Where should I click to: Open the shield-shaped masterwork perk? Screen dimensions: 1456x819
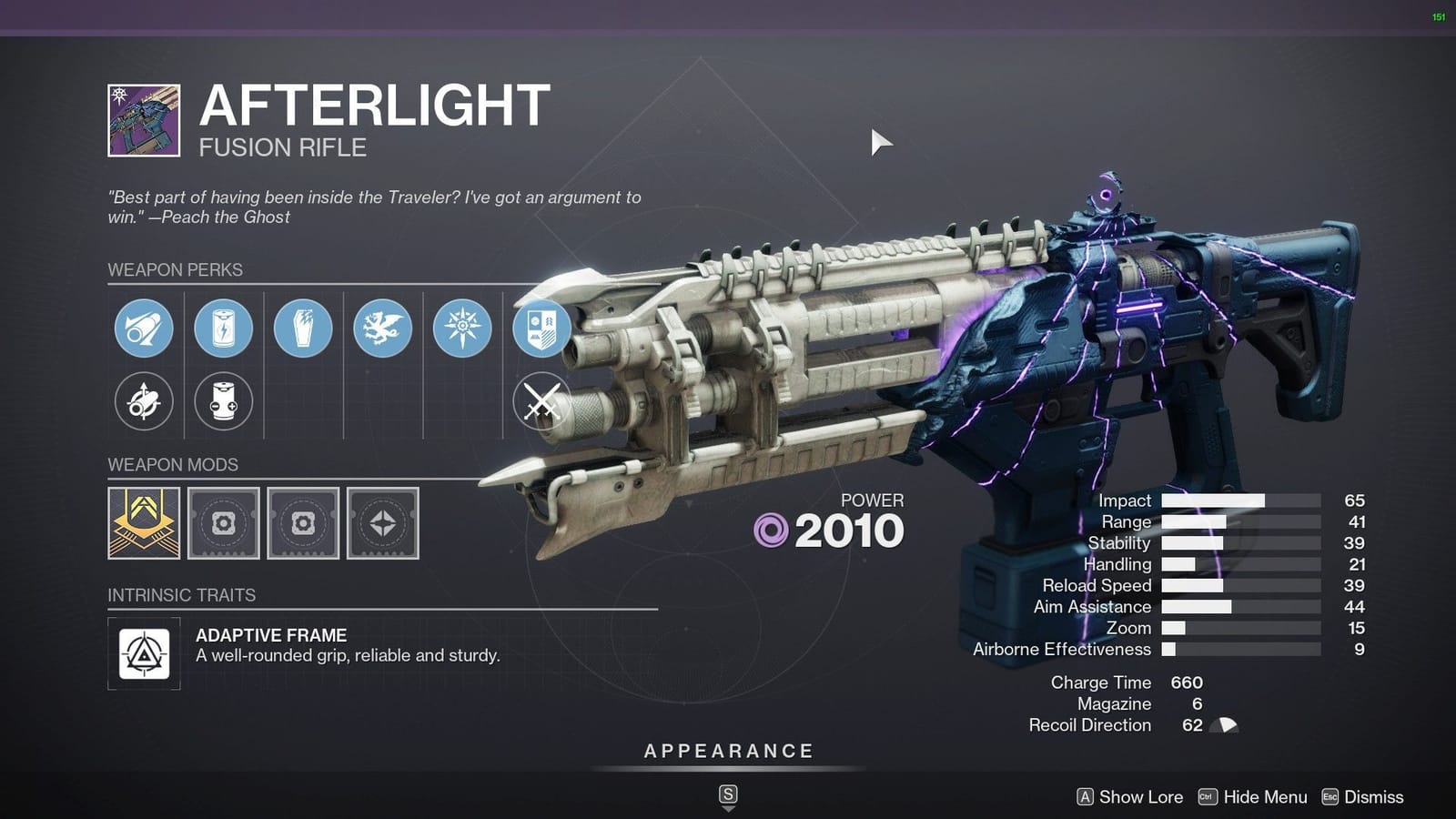(x=541, y=329)
